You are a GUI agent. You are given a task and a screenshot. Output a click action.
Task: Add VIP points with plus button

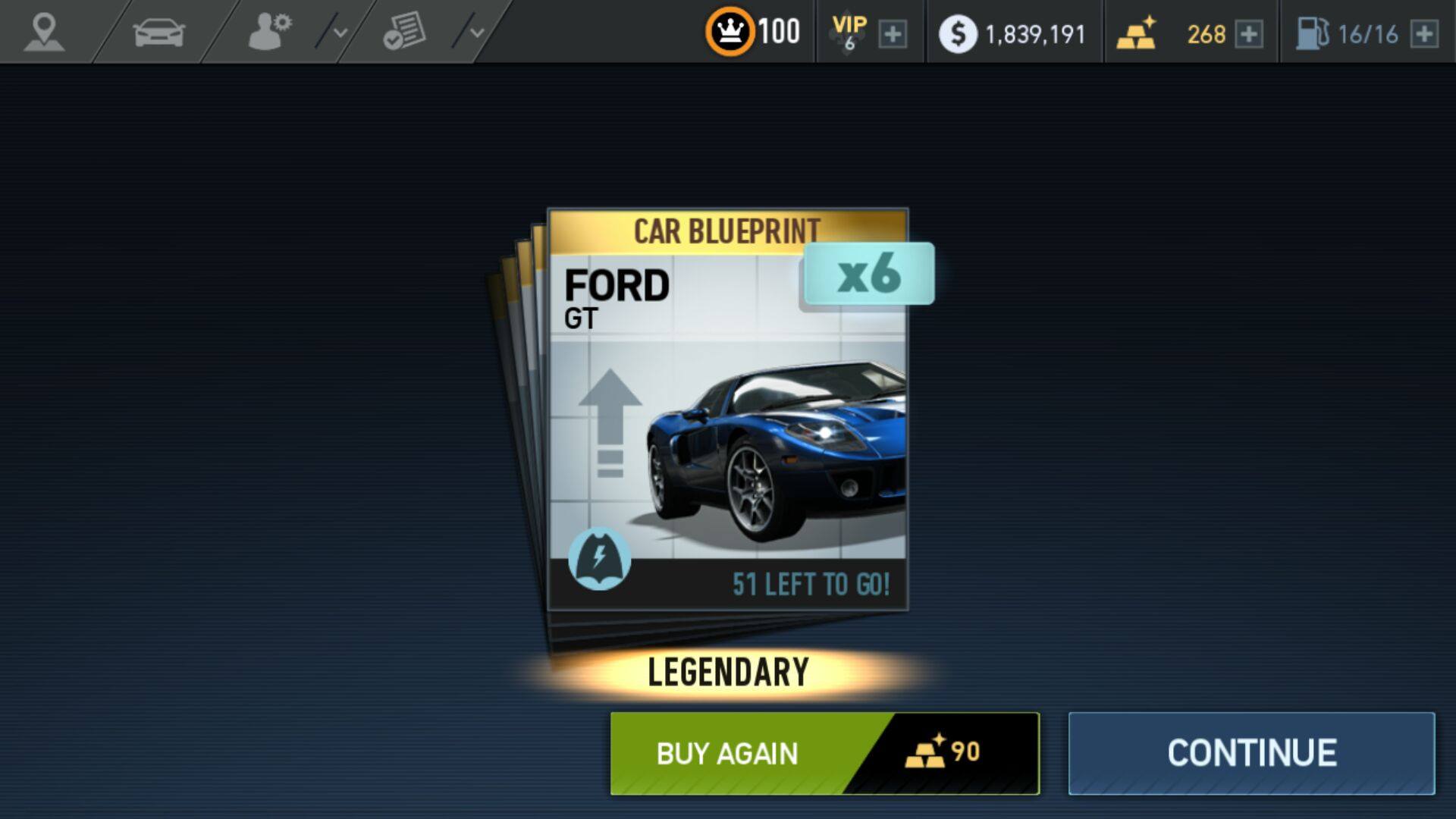[893, 34]
